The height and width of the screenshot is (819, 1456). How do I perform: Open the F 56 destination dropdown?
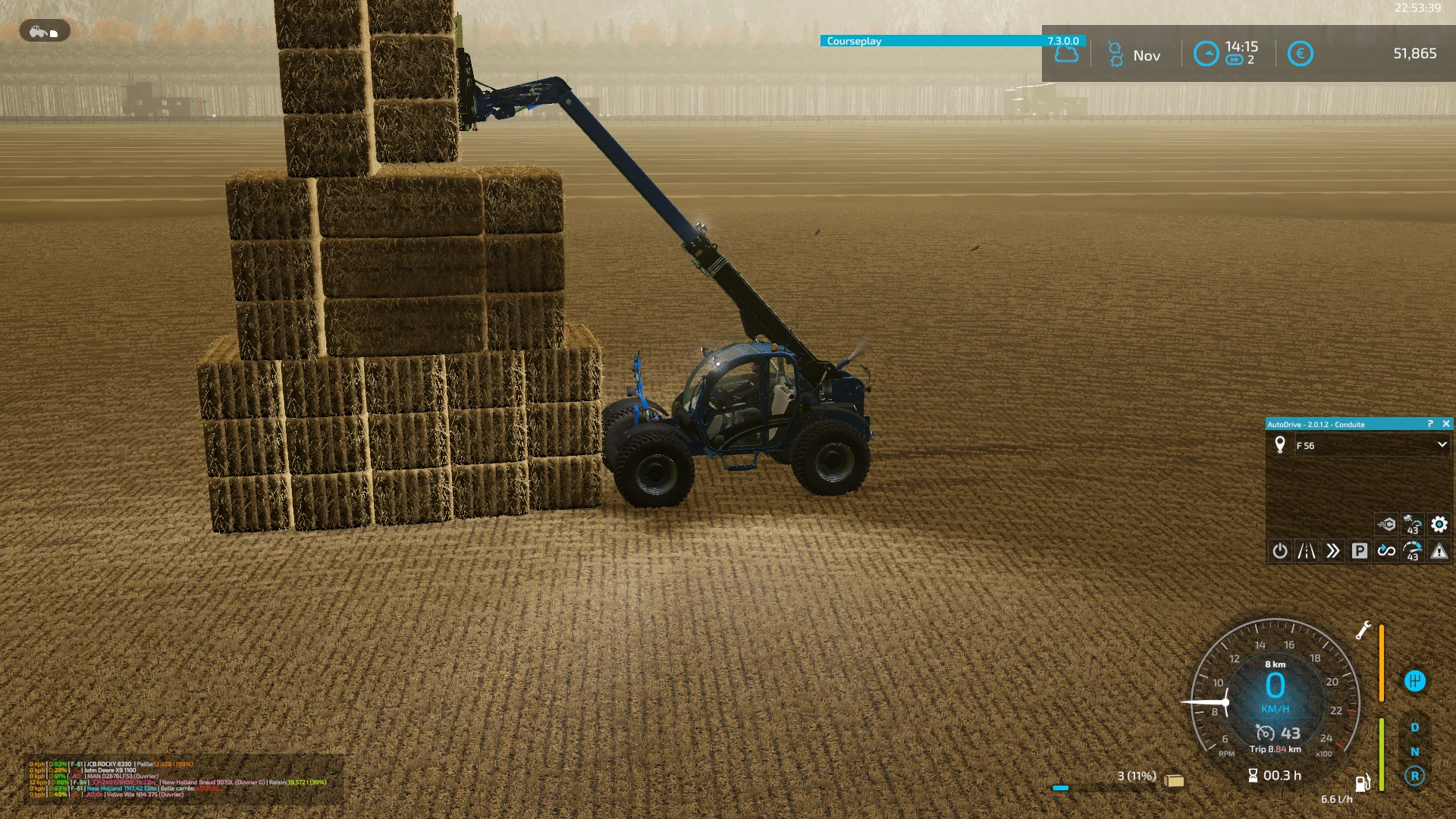click(1442, 445)
